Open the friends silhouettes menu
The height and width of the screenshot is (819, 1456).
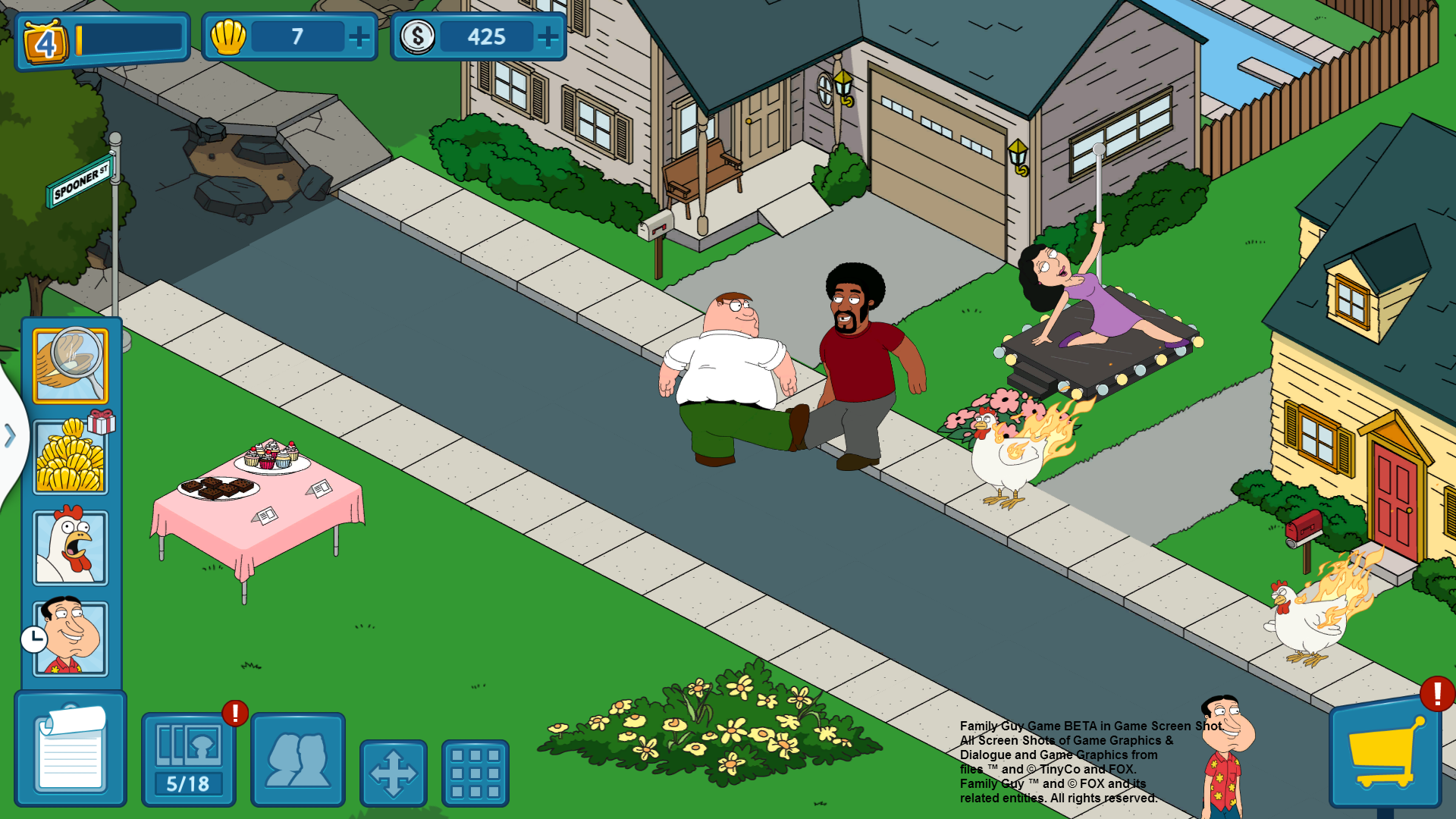pos(298,759)
